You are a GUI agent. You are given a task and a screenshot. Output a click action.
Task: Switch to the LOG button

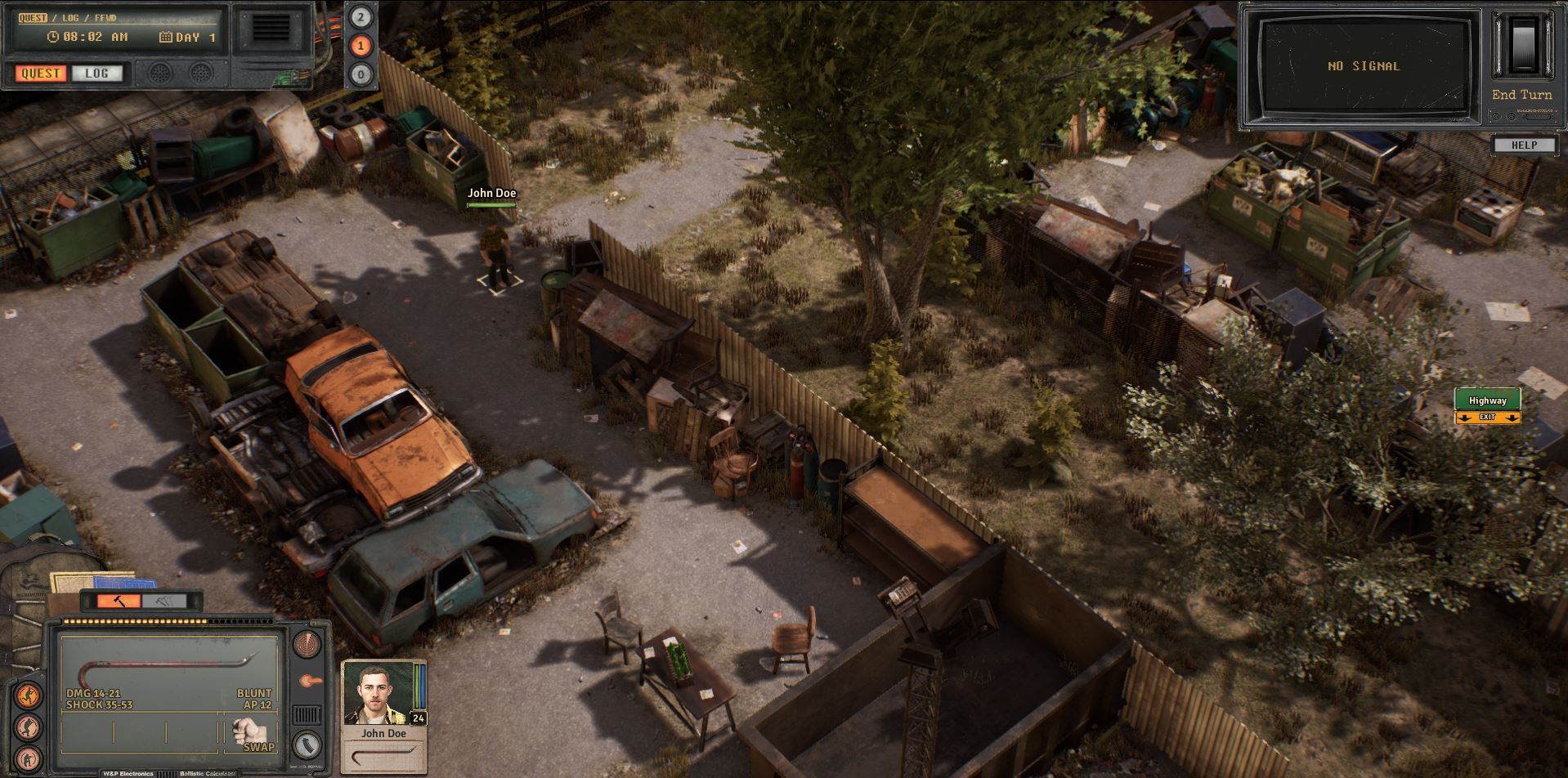coord(96,74)
